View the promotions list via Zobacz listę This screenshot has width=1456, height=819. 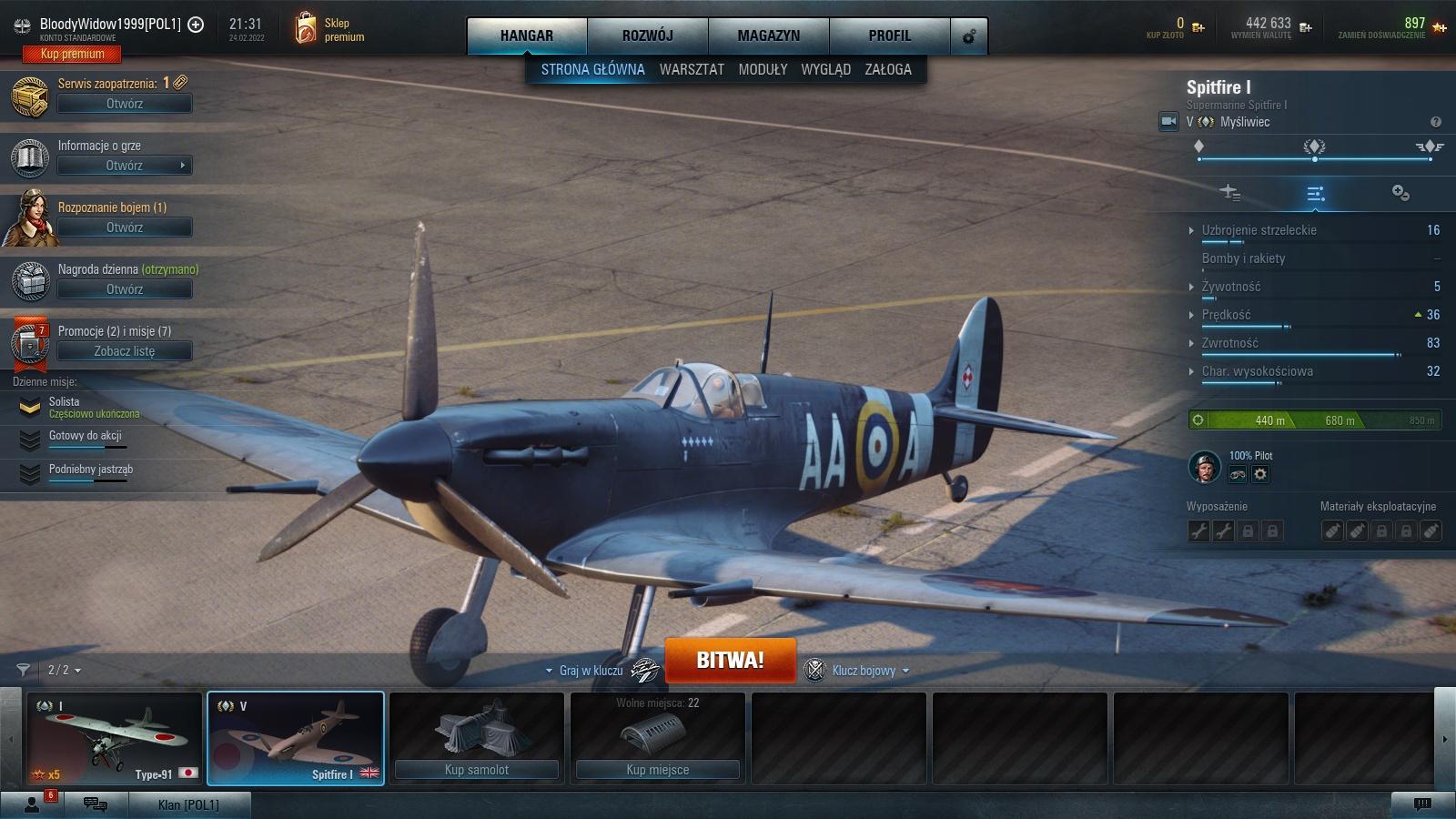[x=125, y=351]
